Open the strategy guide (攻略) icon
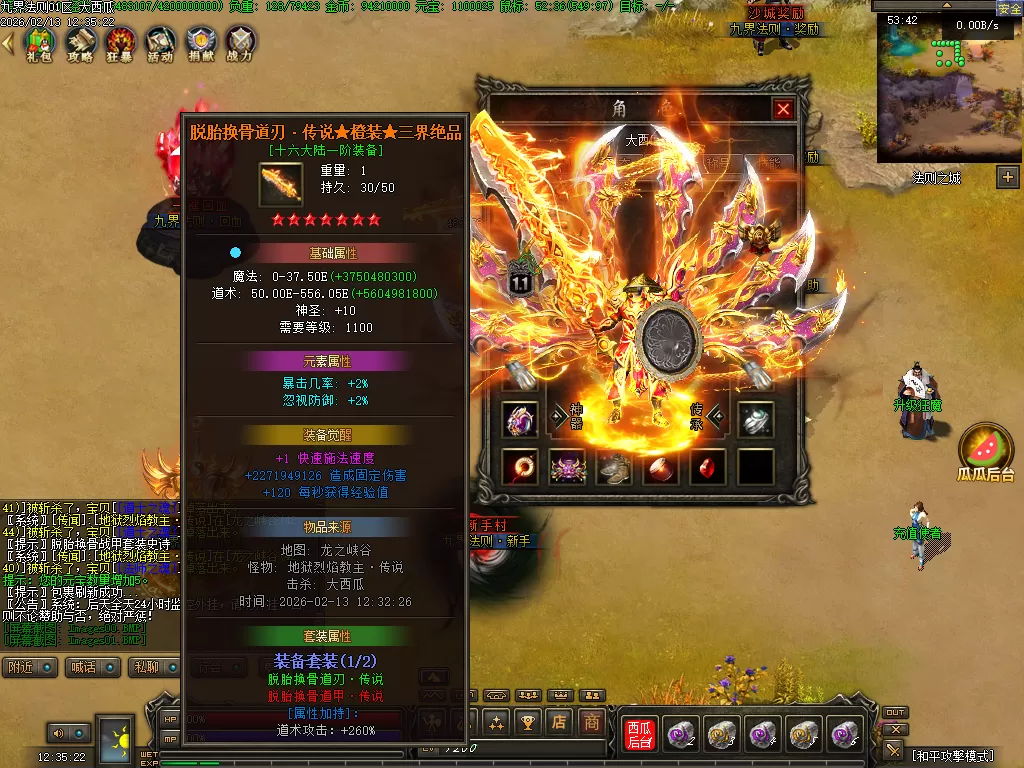This screenshot has height=768, width=1024. tap(80, 43)
